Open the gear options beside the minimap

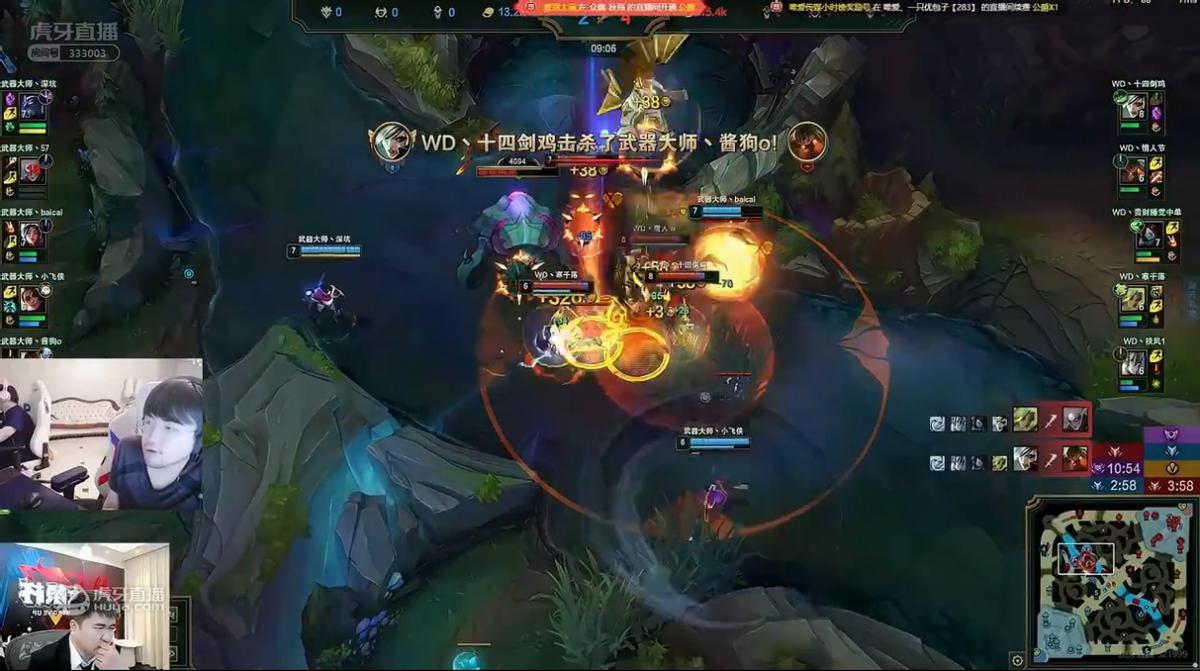(1017, 660)
